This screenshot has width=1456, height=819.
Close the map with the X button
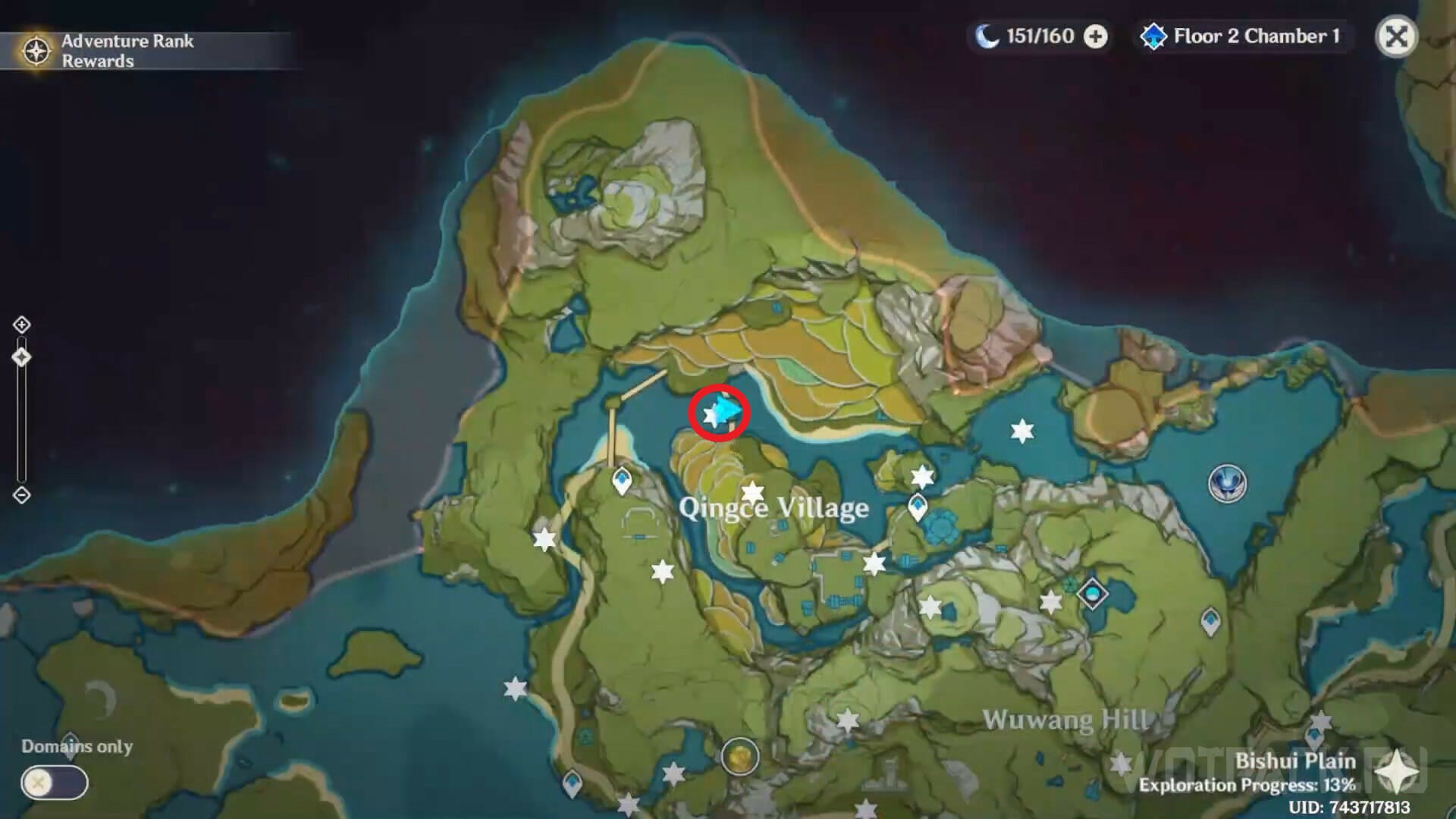pyautogui.click(x=1396, y=36)
